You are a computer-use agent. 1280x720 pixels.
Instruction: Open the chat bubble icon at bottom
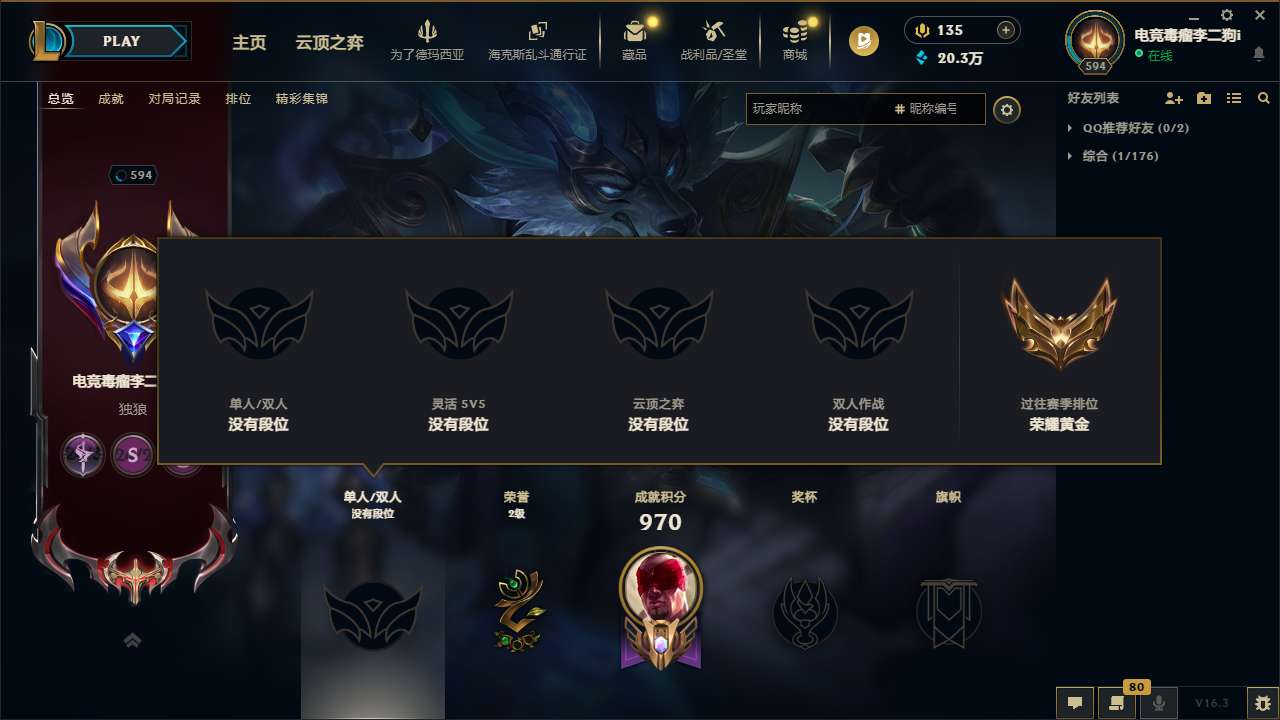[1075, 703]
